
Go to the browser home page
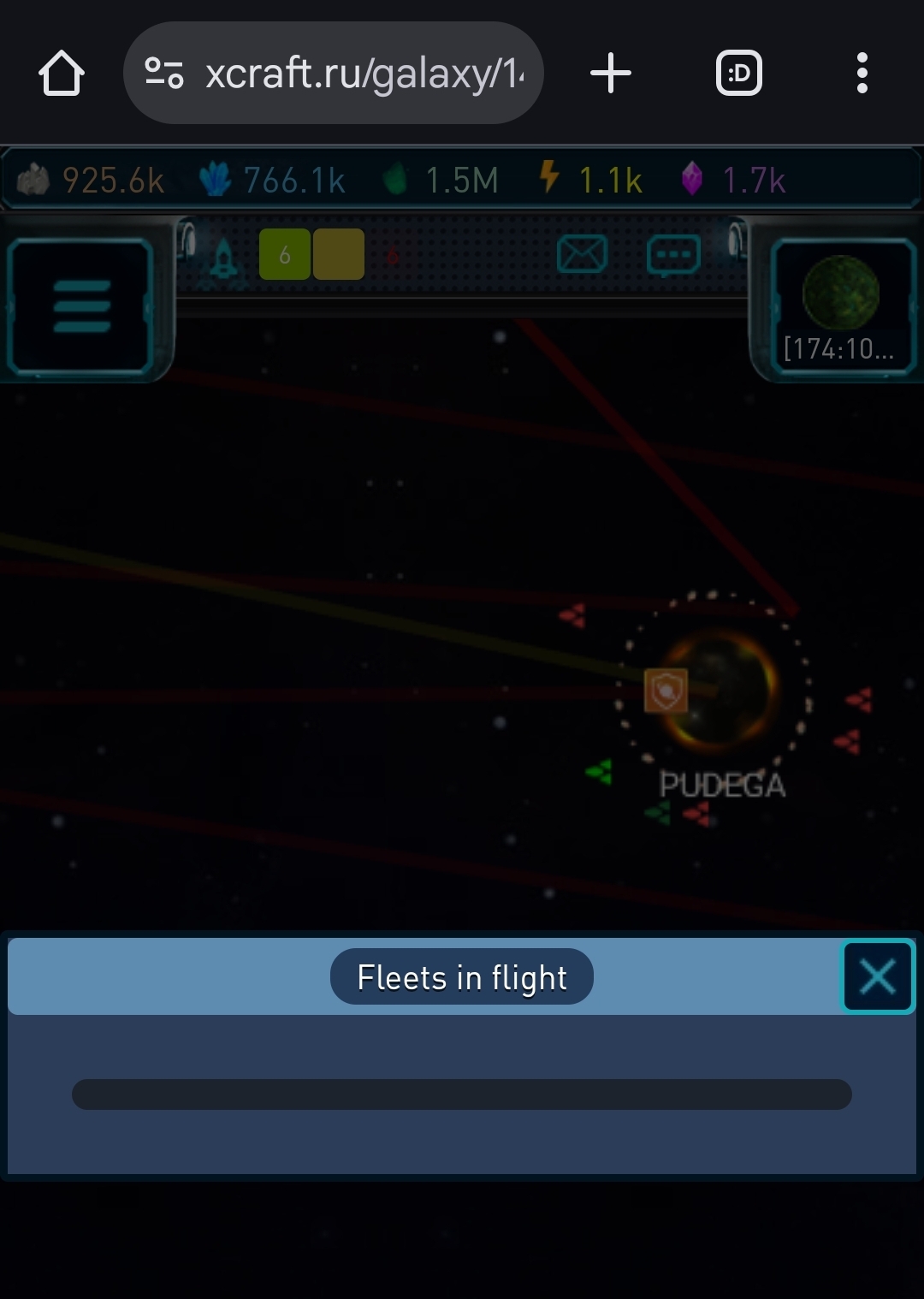[x=62, y=74]
